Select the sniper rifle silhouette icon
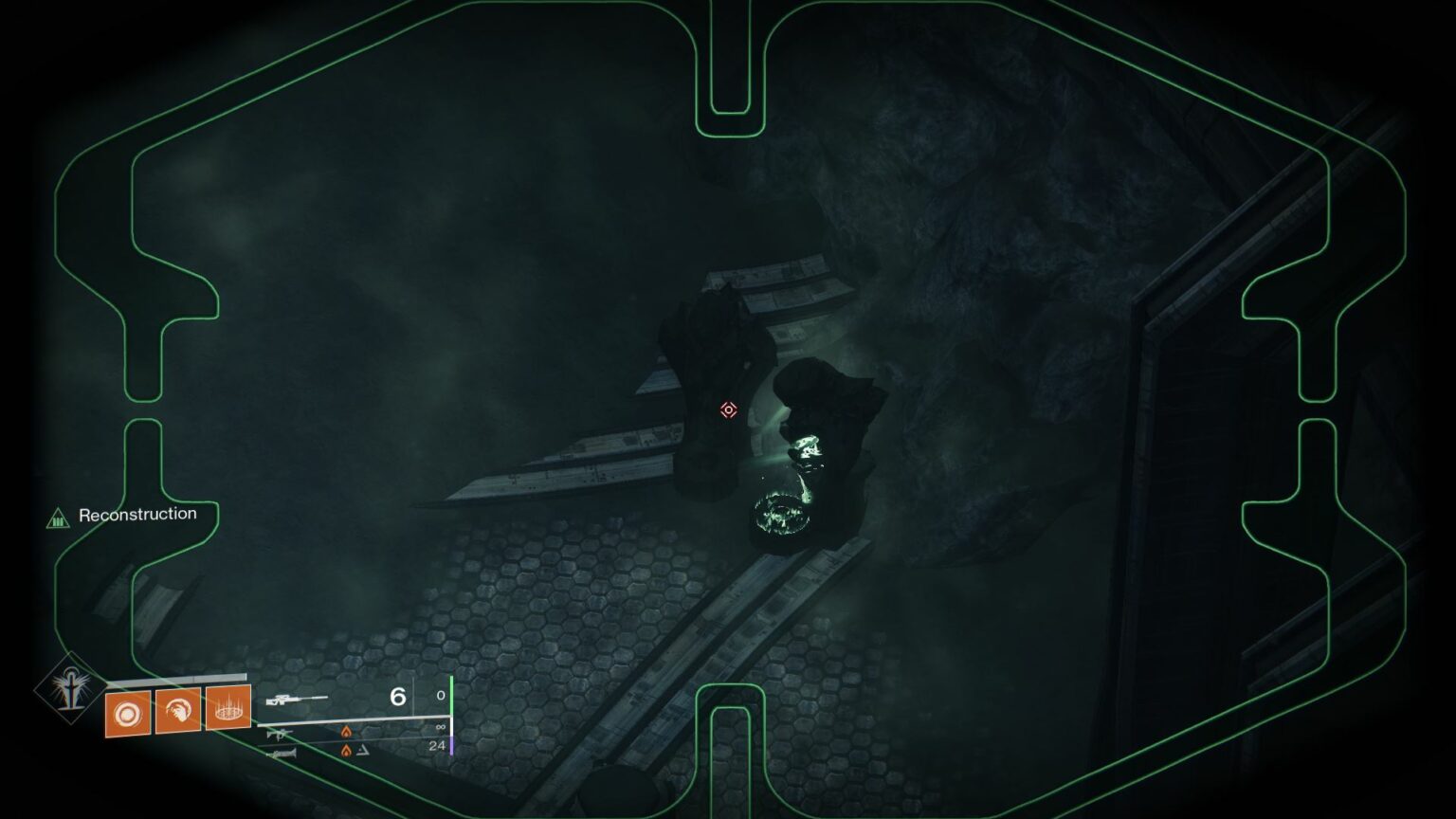Image resolution: width=1456 pixels, height=819 pixels. (297, 699)
